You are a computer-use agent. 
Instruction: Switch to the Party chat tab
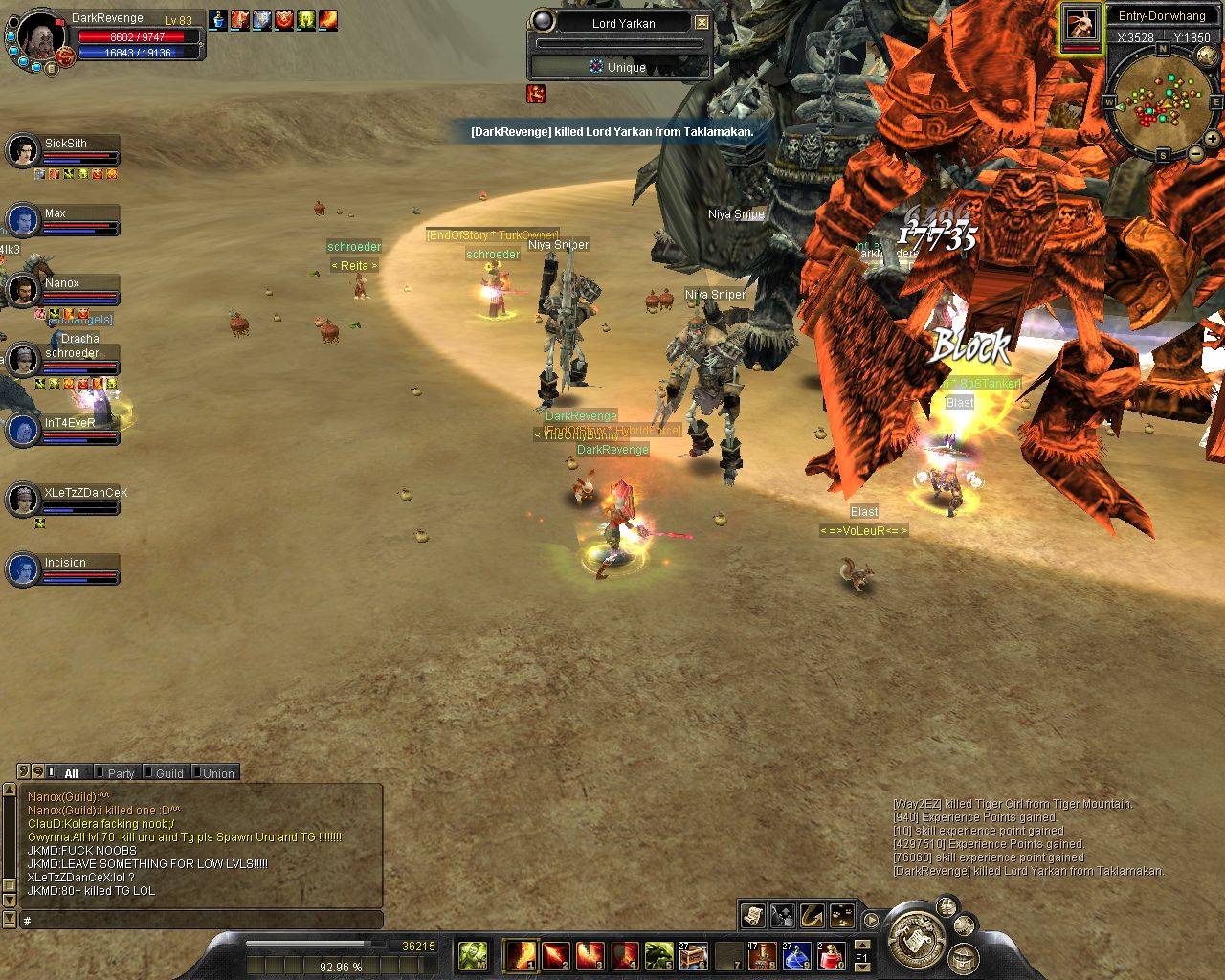coord(121,773)
